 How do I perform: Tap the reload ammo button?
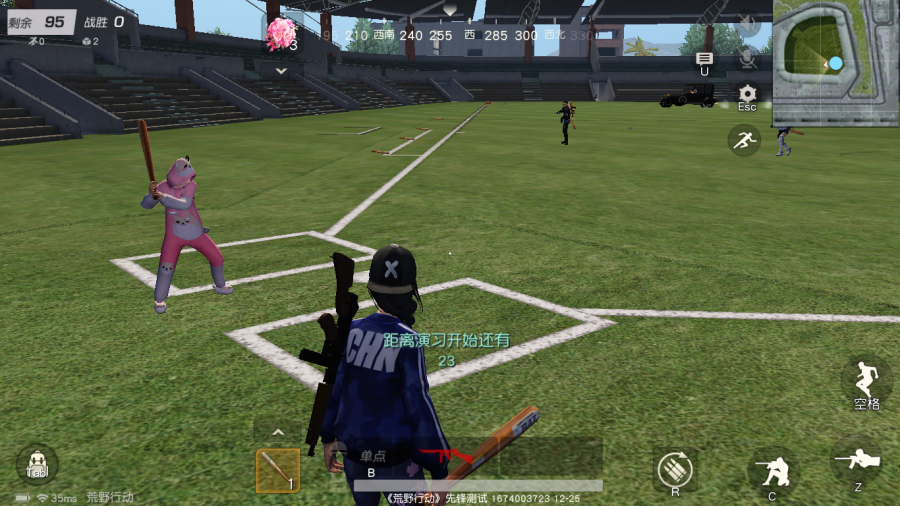675,468
